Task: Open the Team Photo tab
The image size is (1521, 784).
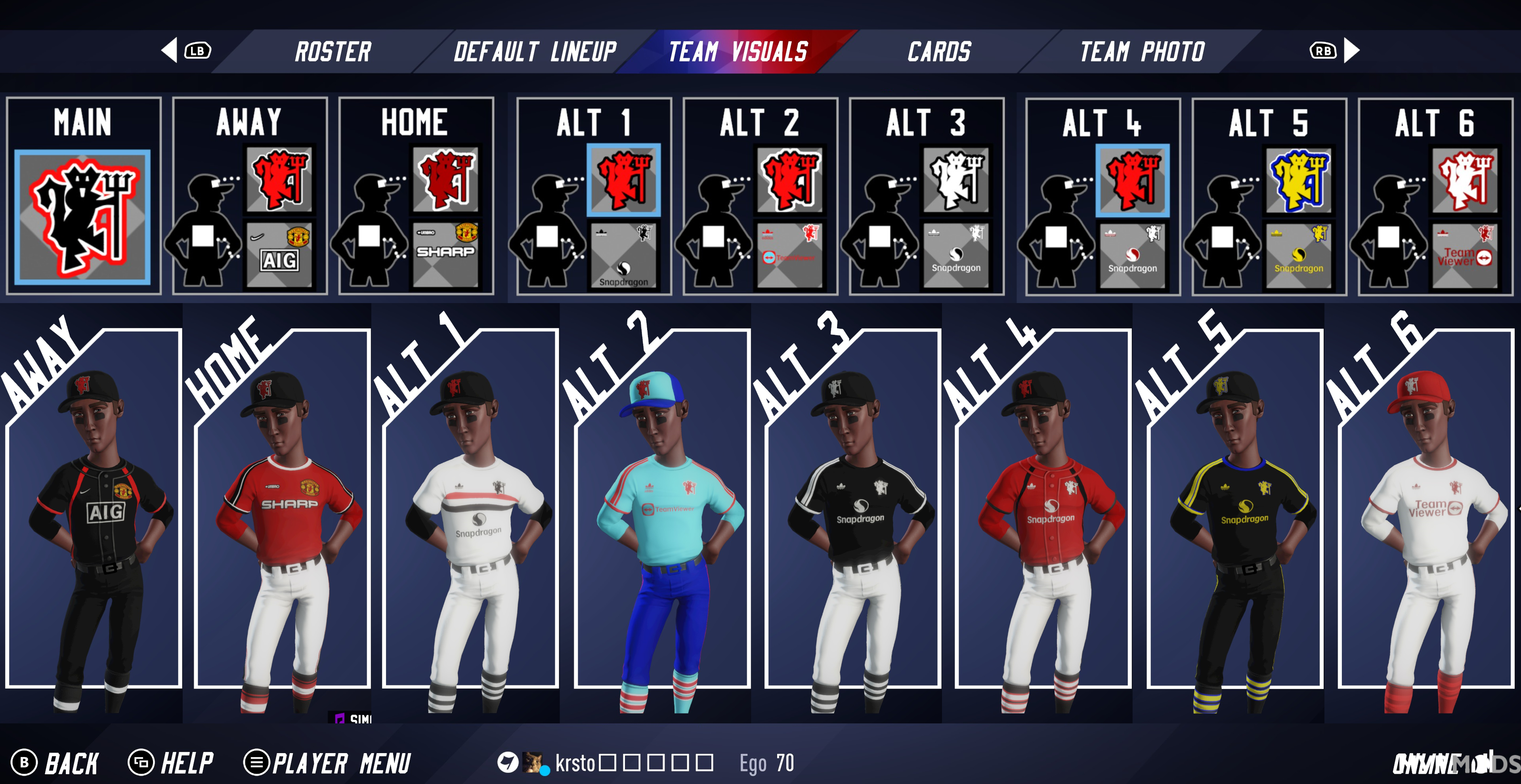Action: pos(1142,52)
